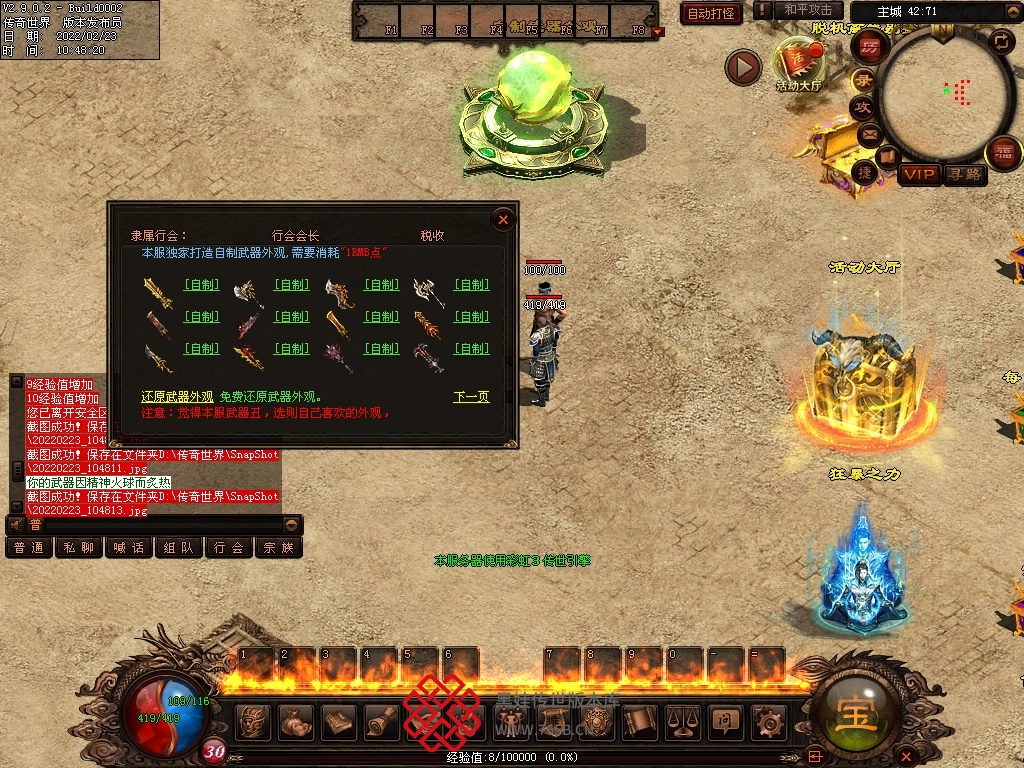Open the balance scales icon in bottom bar
Viewport: 1024px width, 768px height.
[681, 721]
